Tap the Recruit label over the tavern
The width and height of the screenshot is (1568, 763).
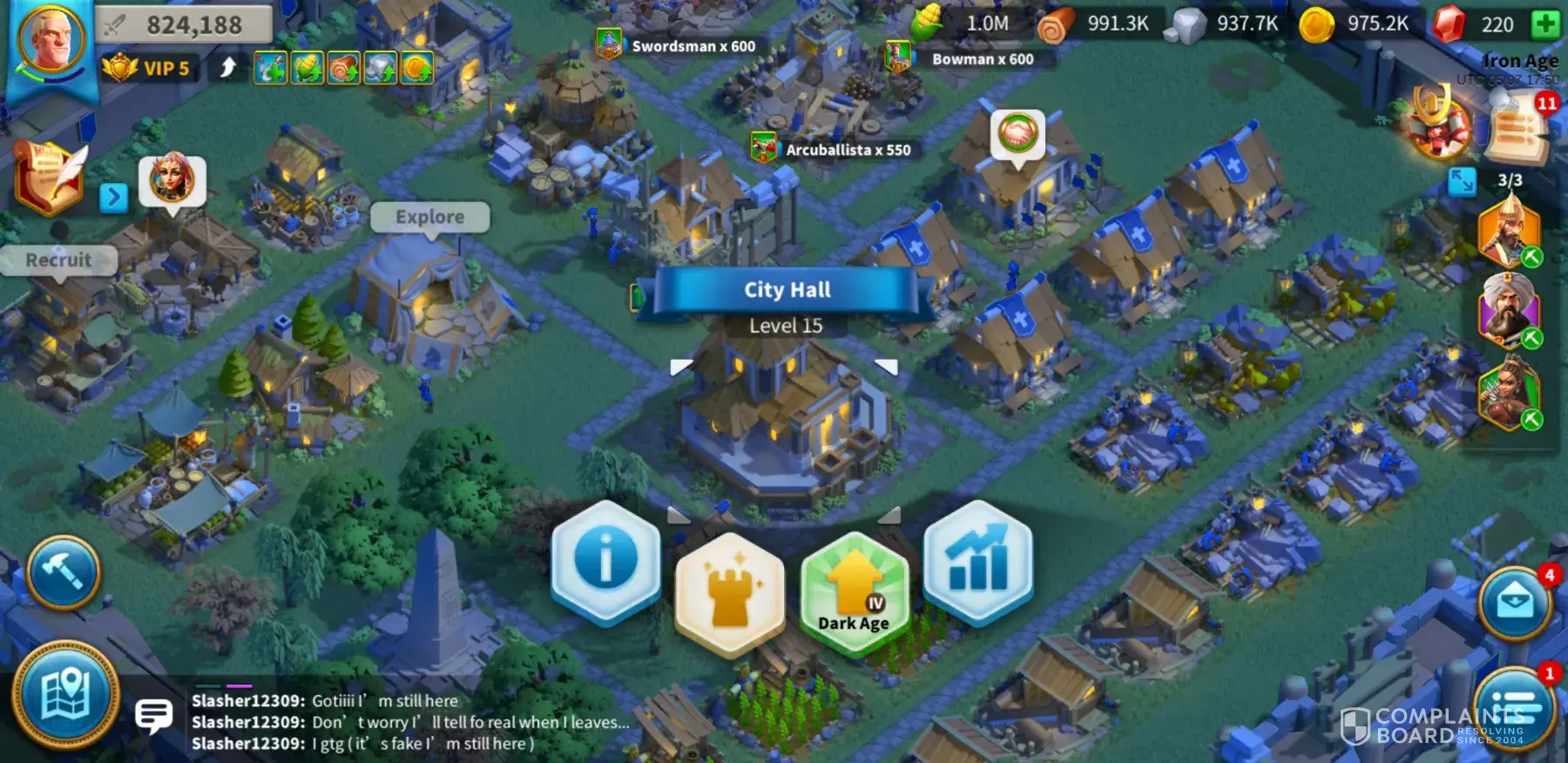(58, 260)
